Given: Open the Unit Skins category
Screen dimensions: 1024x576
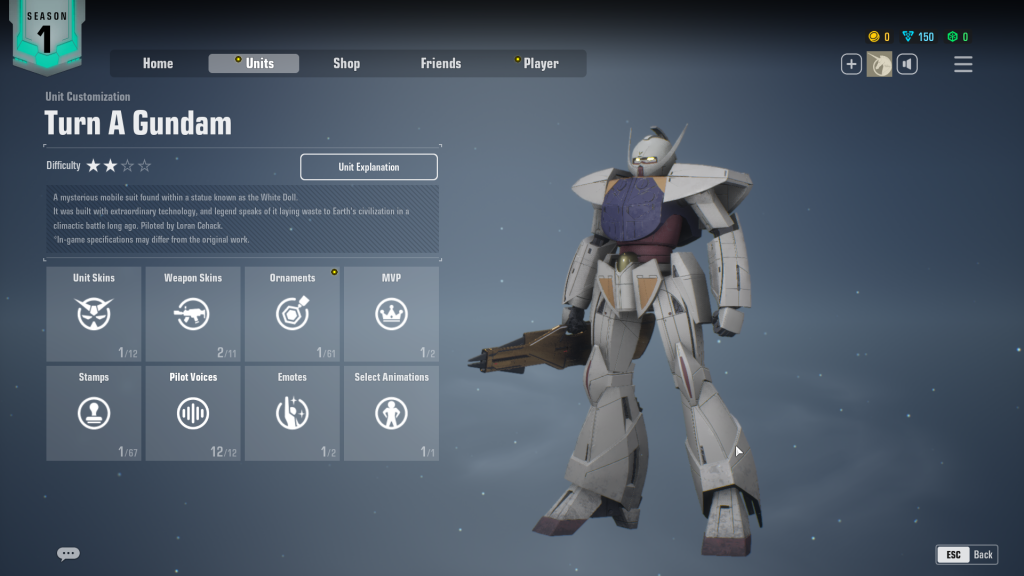Looking at the screenshot, I should [x=94, y=314].
